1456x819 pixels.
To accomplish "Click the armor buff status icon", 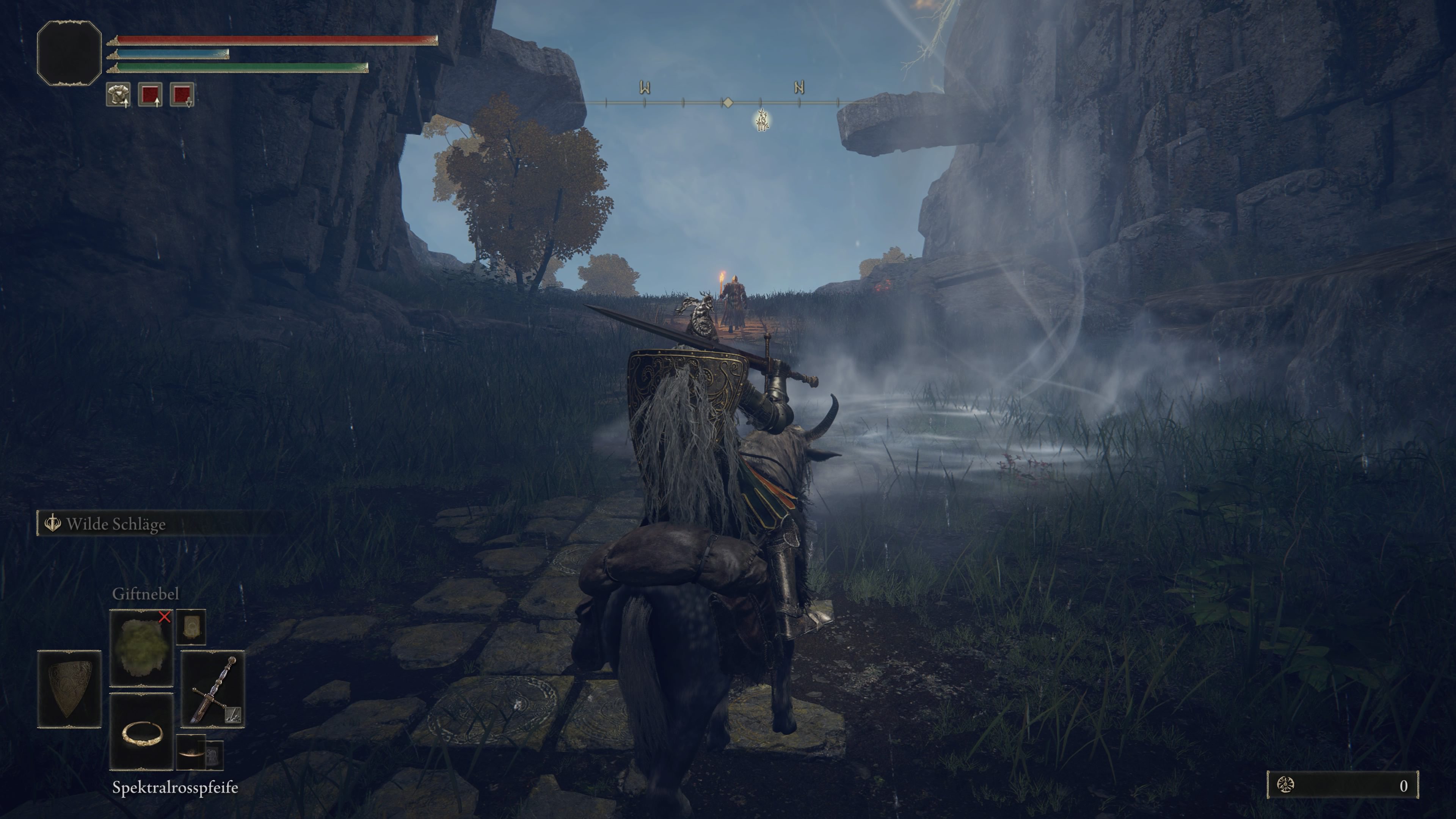I will click(118, 94).
